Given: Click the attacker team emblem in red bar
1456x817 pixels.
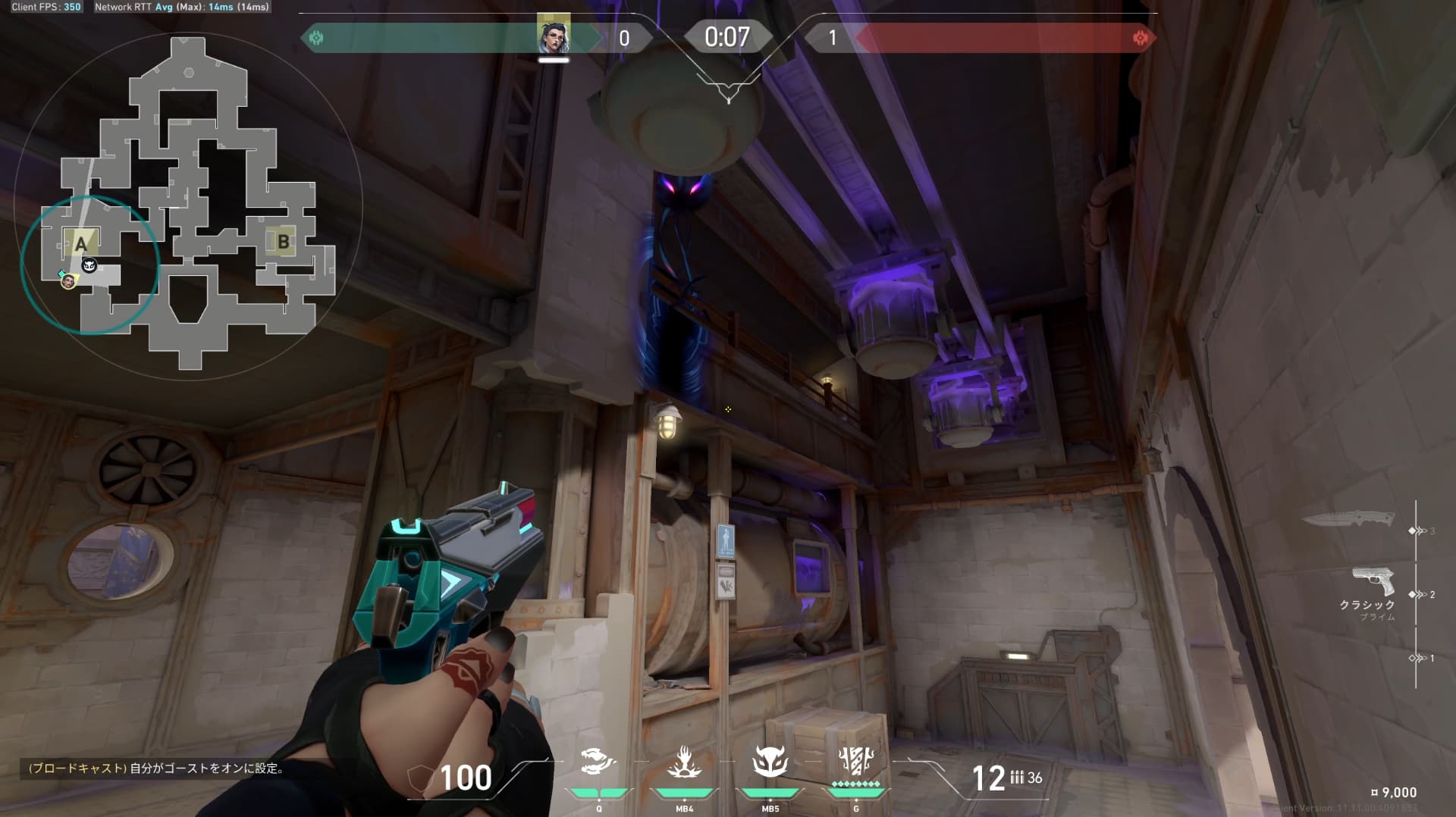Looking at the screenshot, I should click(1140, 38).
